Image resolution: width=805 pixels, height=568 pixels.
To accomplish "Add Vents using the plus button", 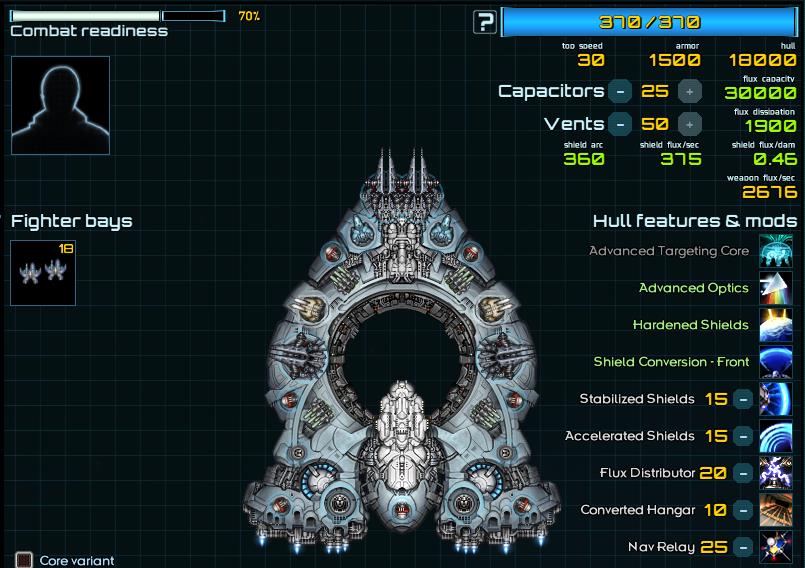I will point(689,124).
